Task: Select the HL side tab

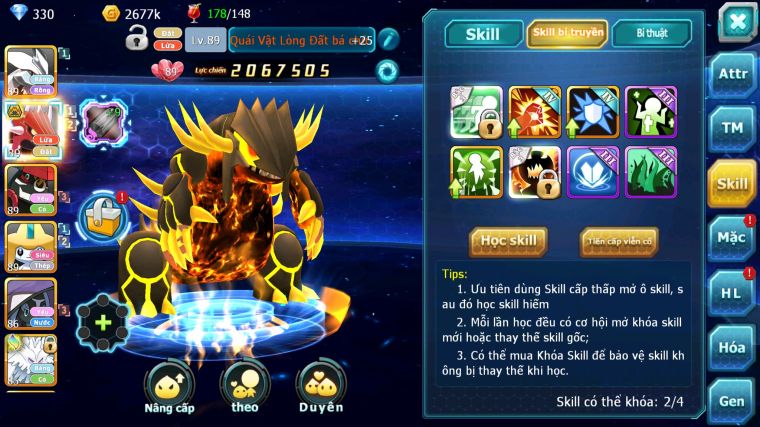Action: coord(732,292)
